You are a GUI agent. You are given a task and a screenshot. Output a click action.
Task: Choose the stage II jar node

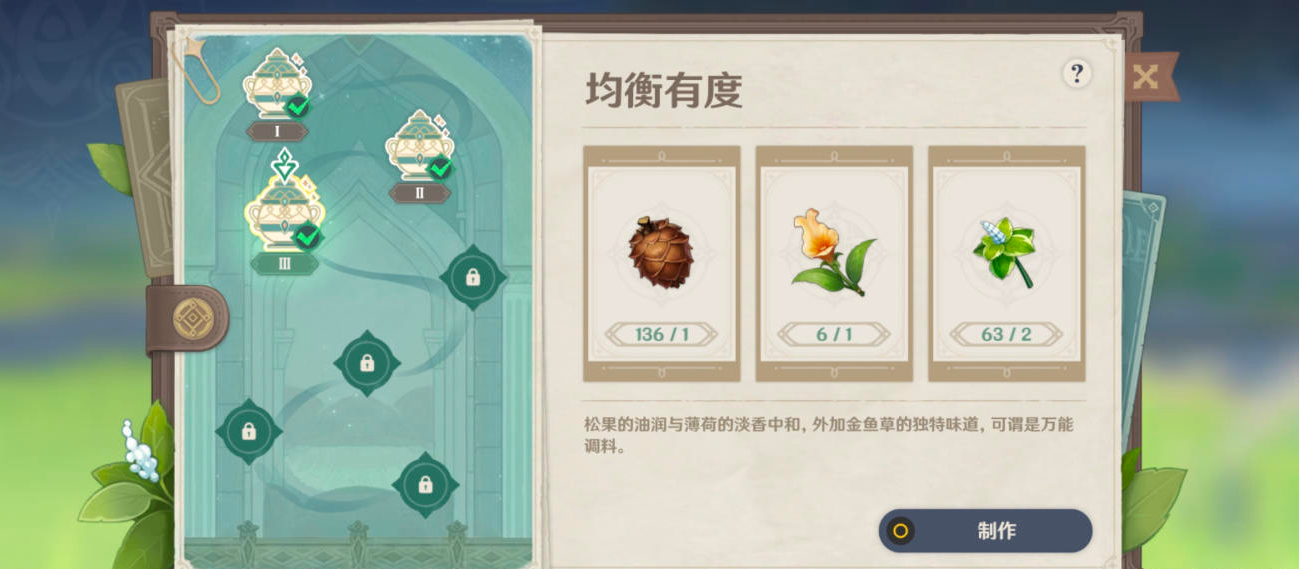point(420,148)
